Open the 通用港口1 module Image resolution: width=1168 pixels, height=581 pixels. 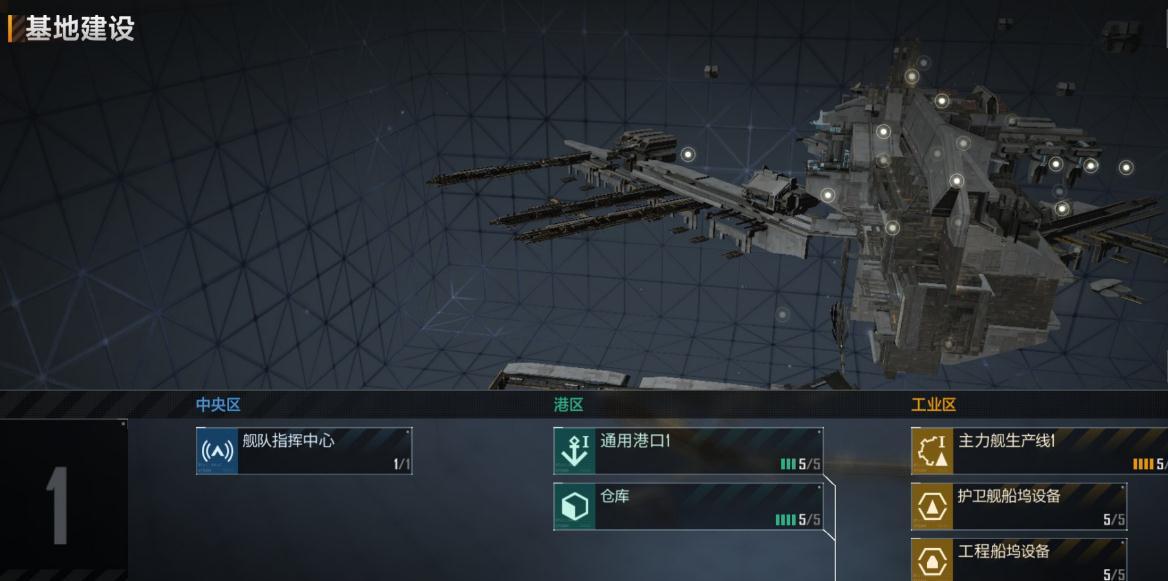point(688,451)
